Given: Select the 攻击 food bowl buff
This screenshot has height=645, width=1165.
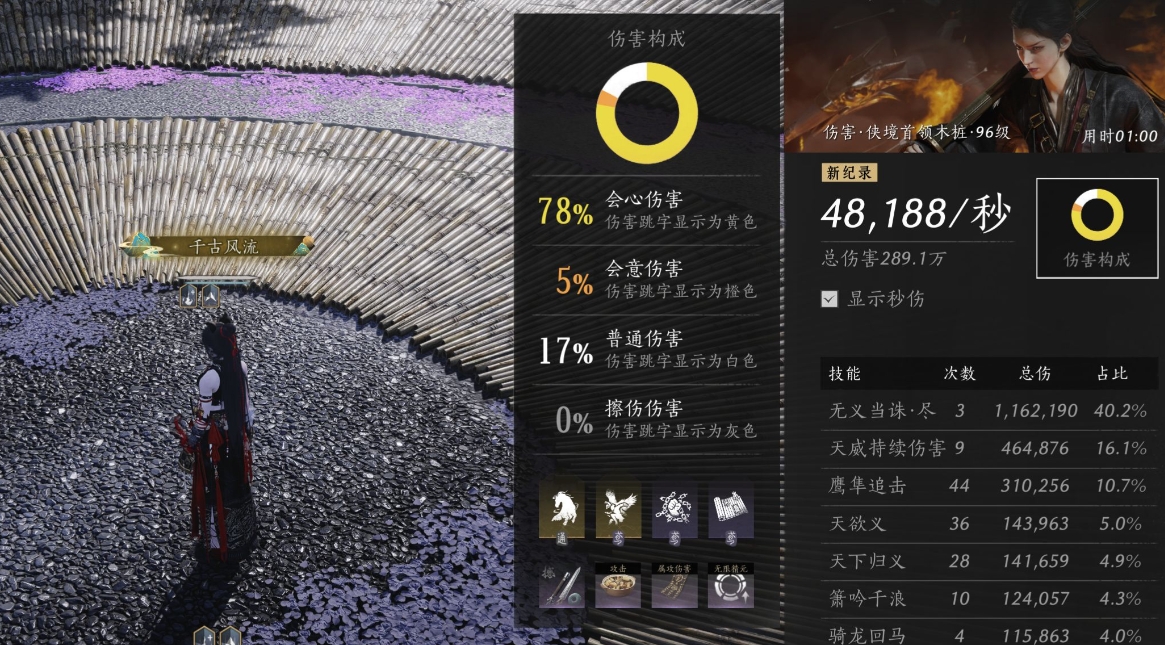Looking at the screenshot, I should pos(618,585).
